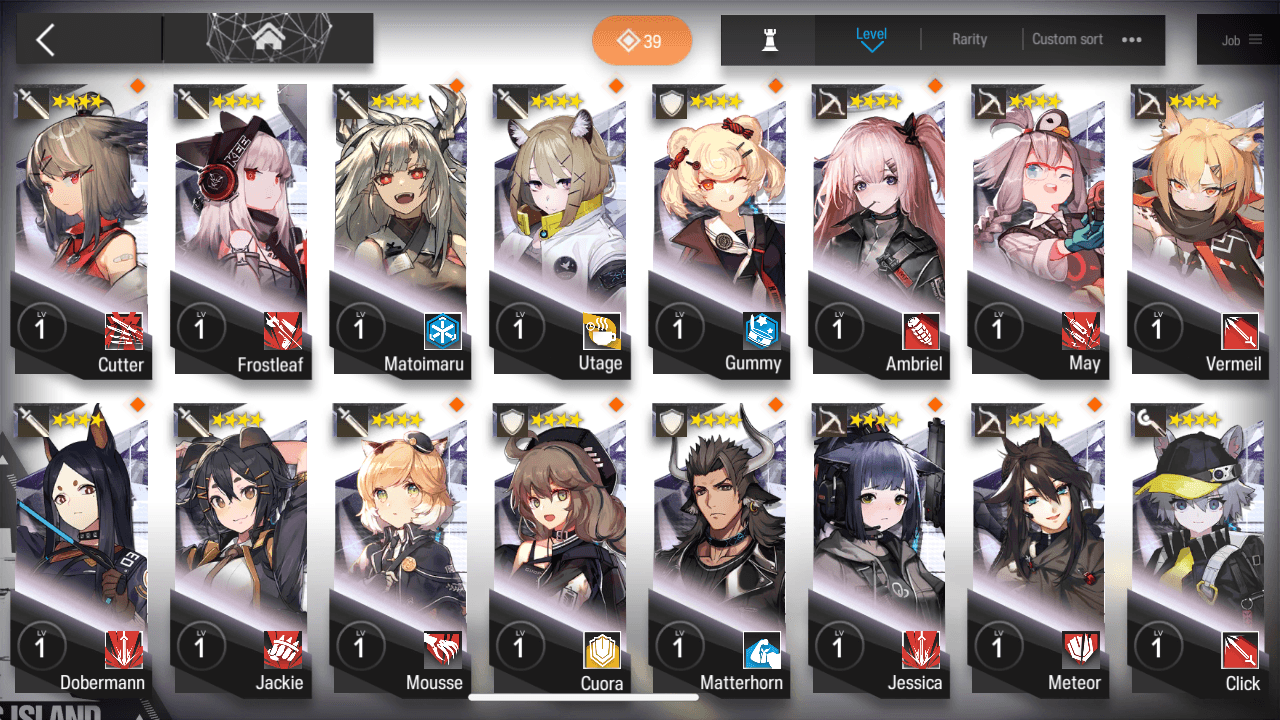This screenshot has width=1280, height=720.
Task: Choose the Frostleaf operator card
Action: coord(241,230)
